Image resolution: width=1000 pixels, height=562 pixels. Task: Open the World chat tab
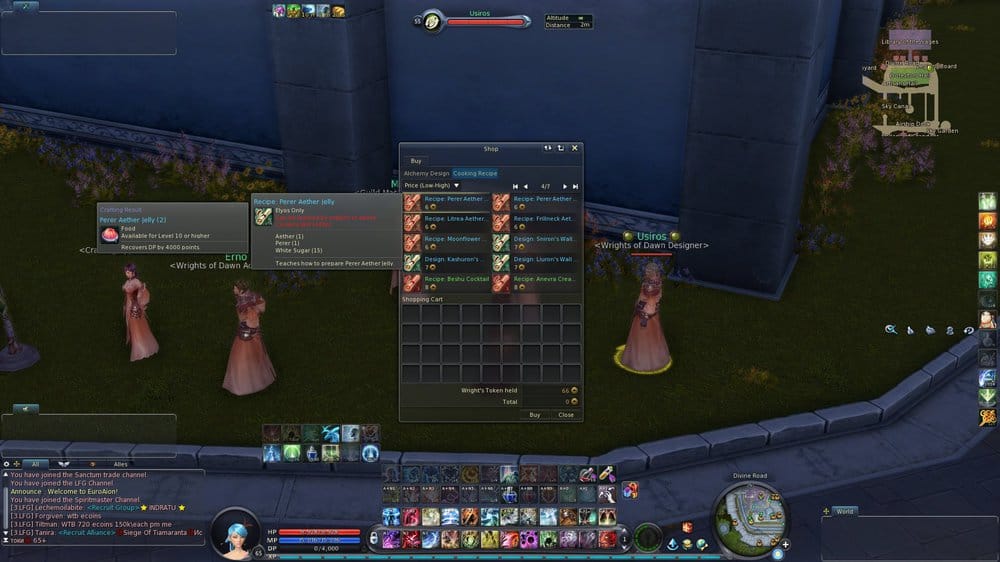845,511
